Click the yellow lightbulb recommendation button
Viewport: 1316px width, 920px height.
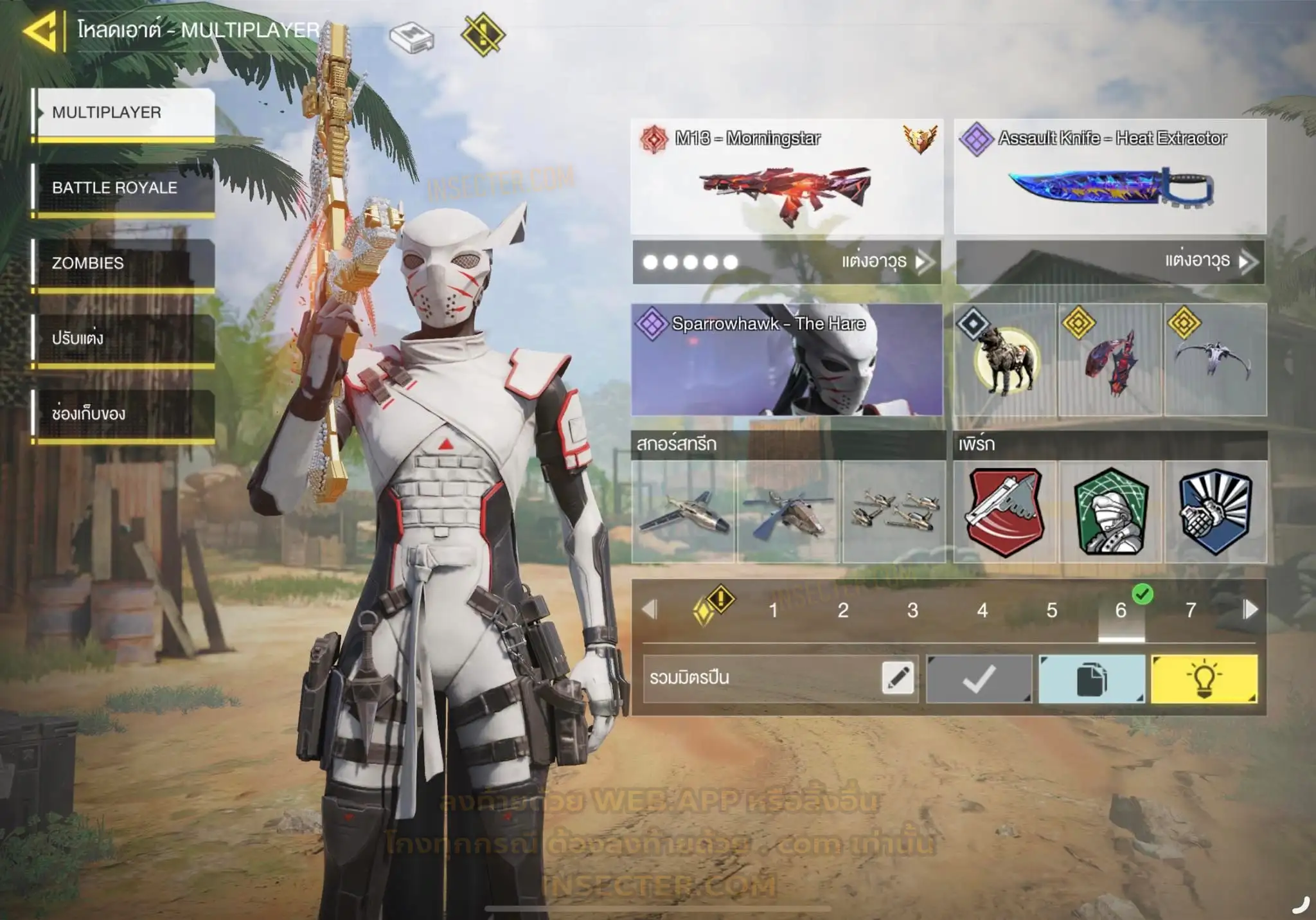click(x=1204, y=678)
